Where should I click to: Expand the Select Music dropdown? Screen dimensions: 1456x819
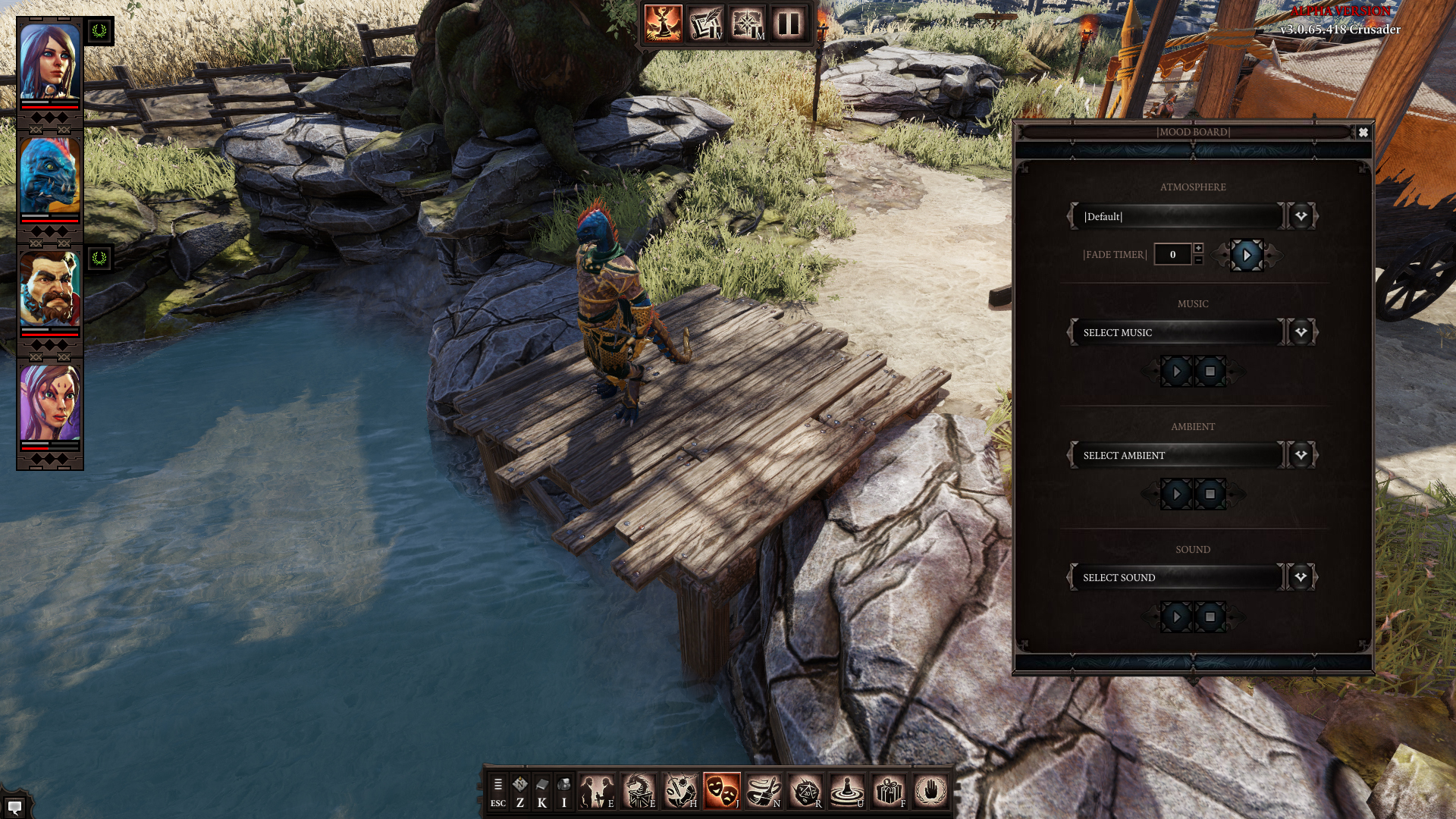[x=1301, y=332]
